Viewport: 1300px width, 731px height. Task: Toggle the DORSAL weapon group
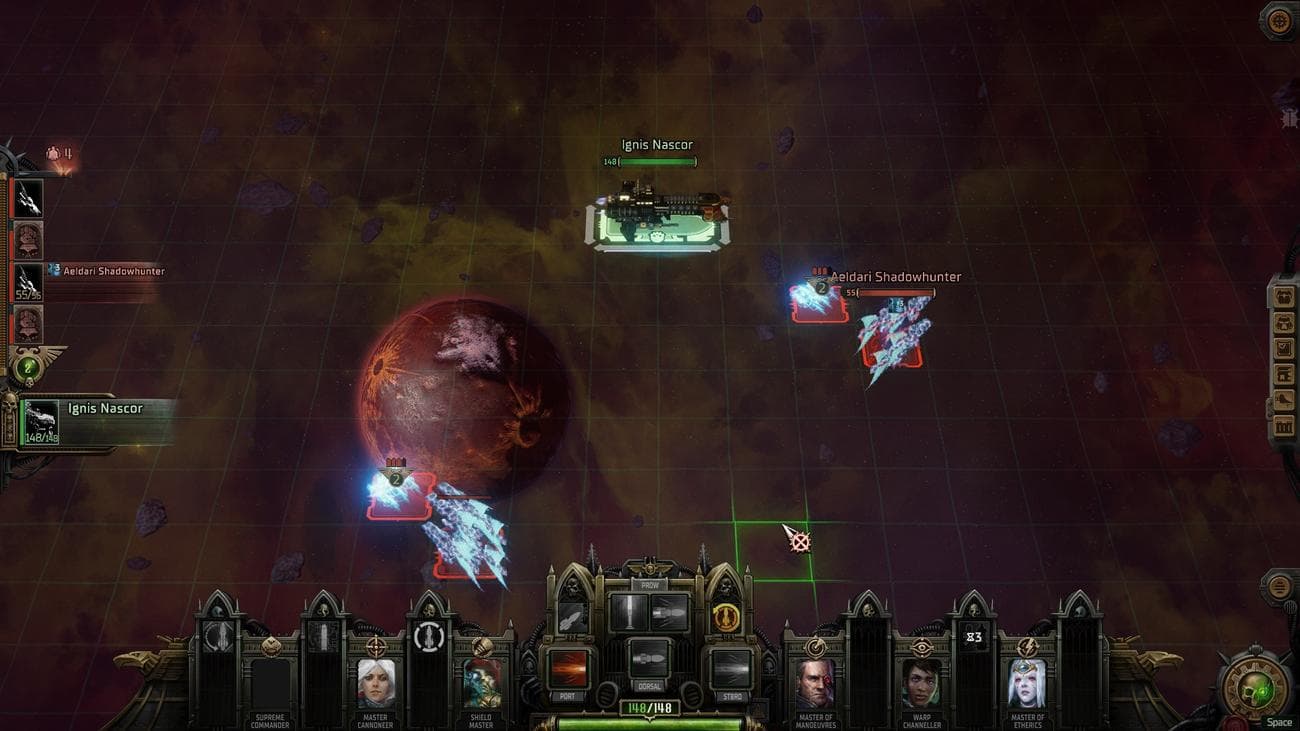(649, 658)
